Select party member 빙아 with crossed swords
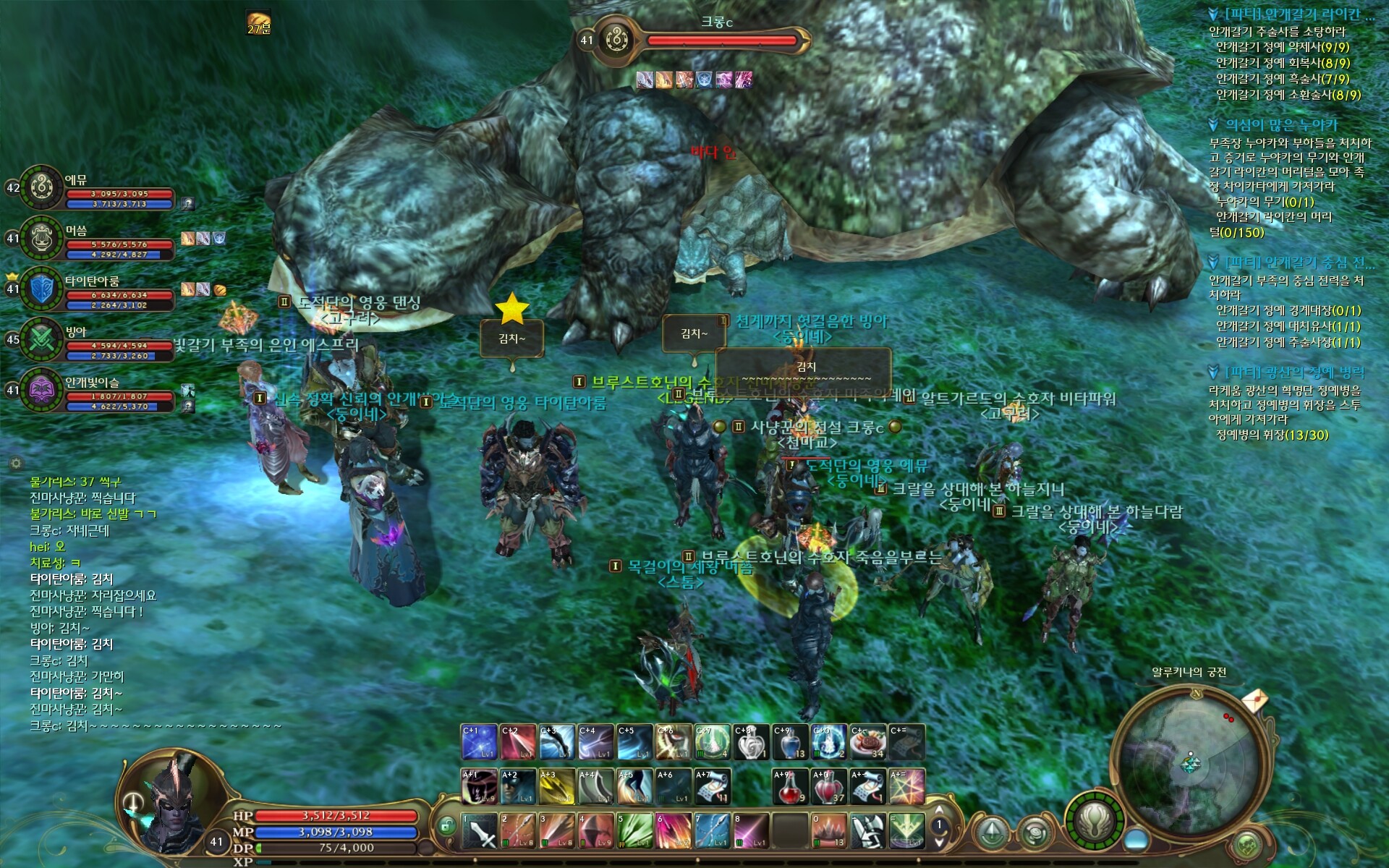Screen dimensions: 1389x868 (x=42, y=339)
